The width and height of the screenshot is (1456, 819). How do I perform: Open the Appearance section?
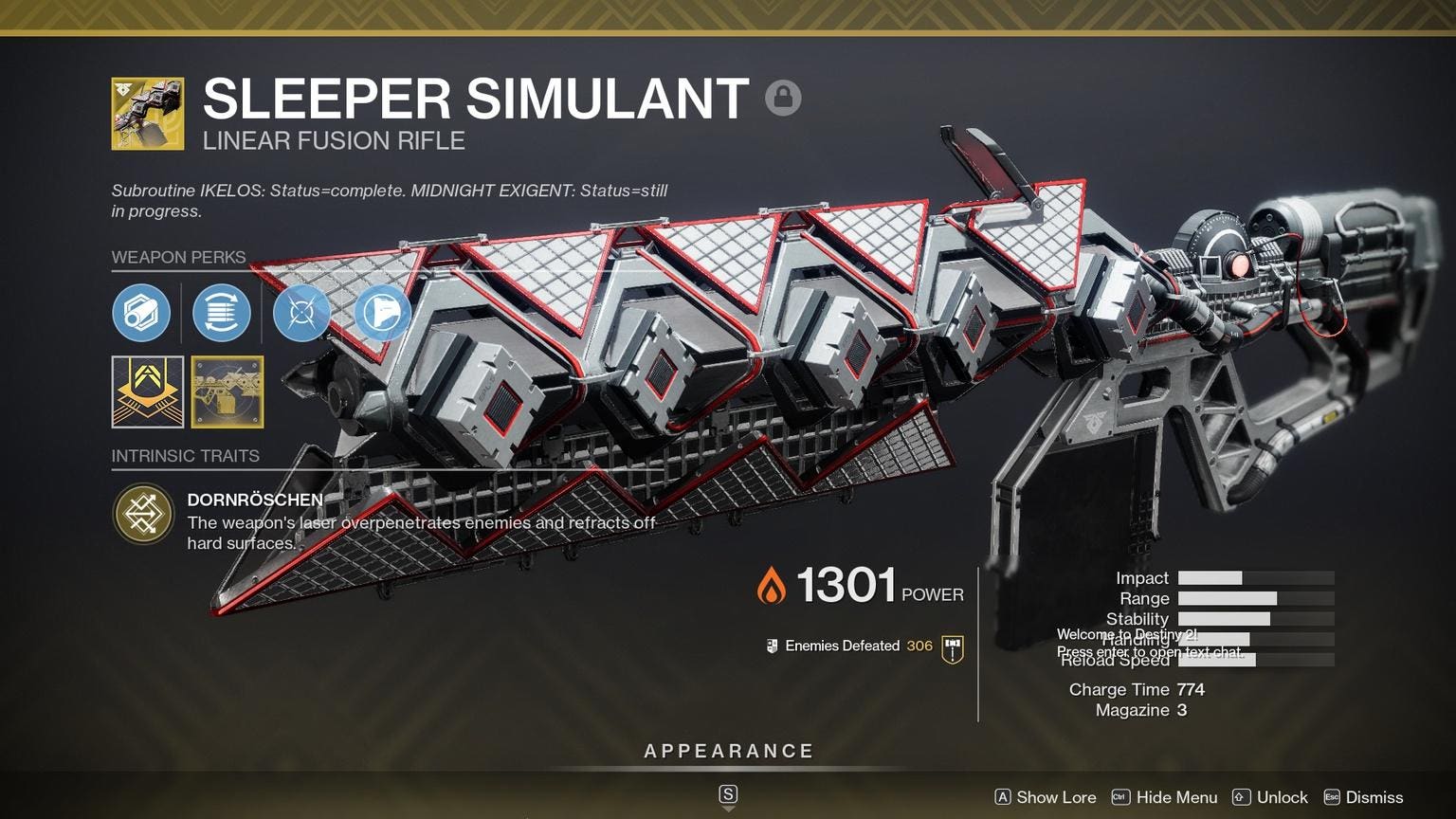coord(728,752)
